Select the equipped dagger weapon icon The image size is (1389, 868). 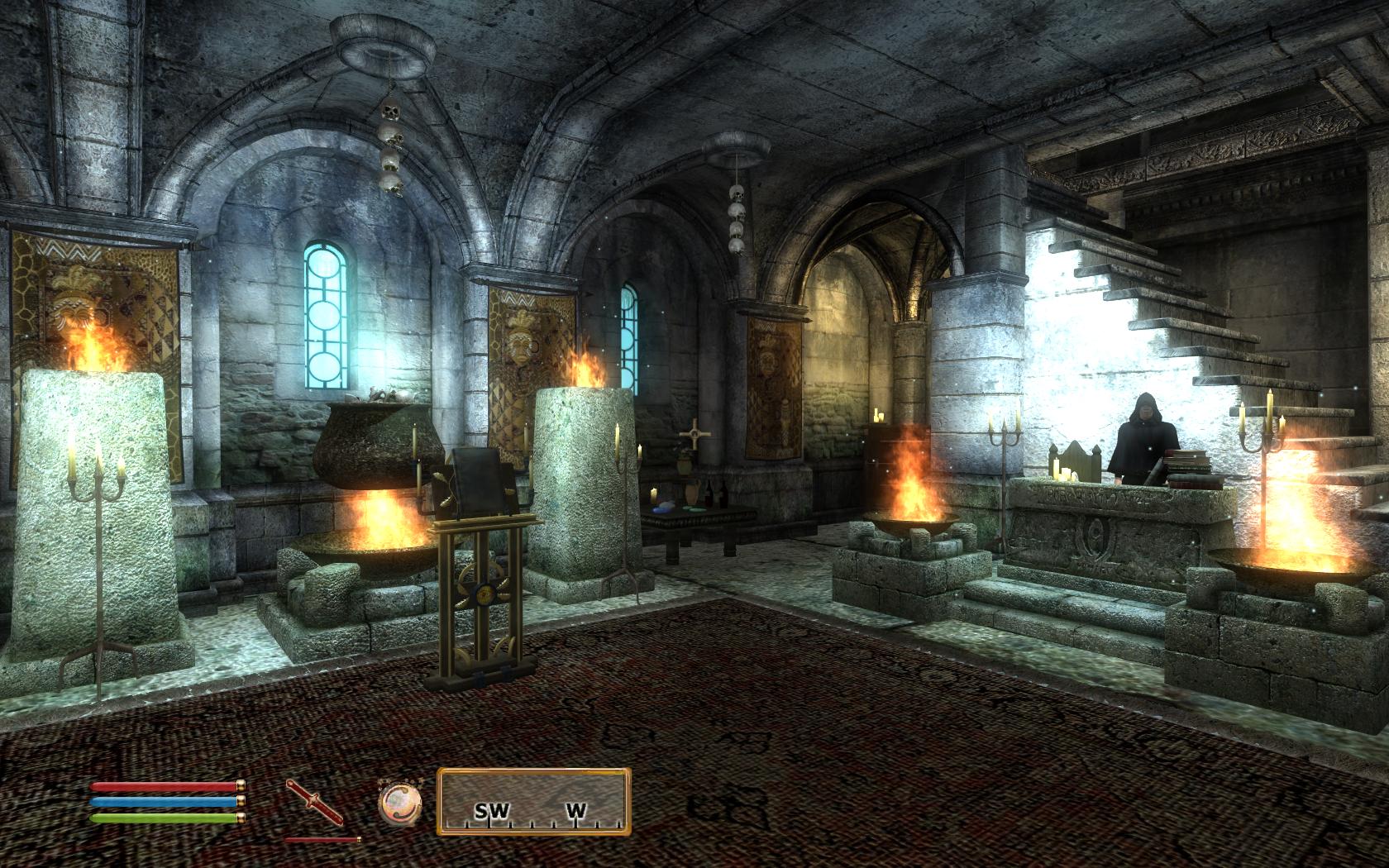[x=314, y=802]
